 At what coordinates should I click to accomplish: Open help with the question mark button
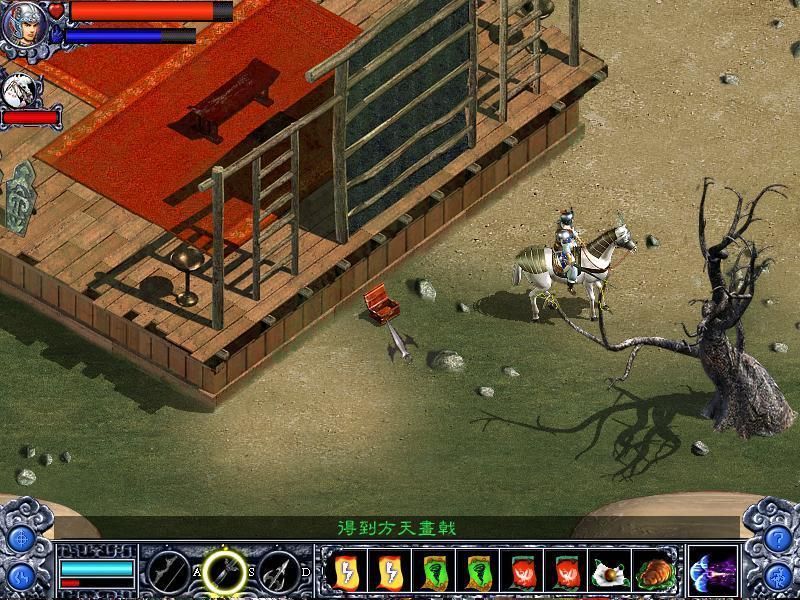pyautogui.click(x=777, y=539)
